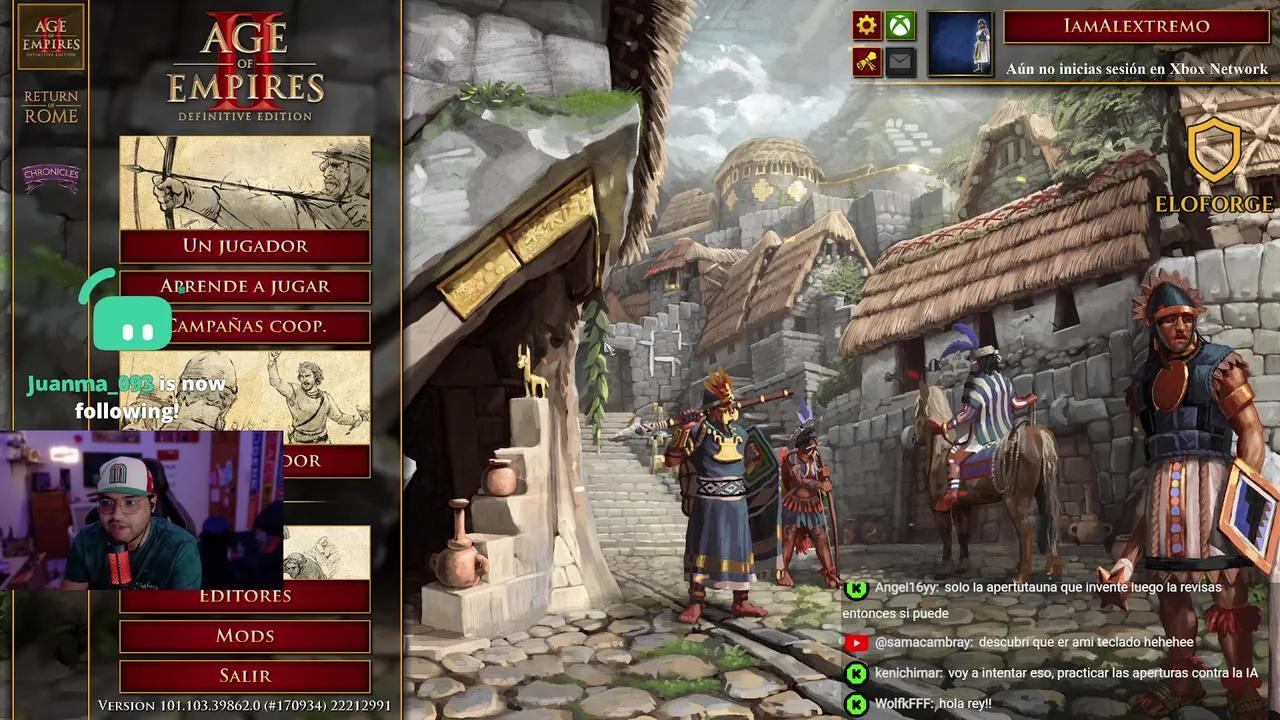1280x720 pixels.
Task: Open the Un Jugador single player menu
Action: click(x=245, y=246)
